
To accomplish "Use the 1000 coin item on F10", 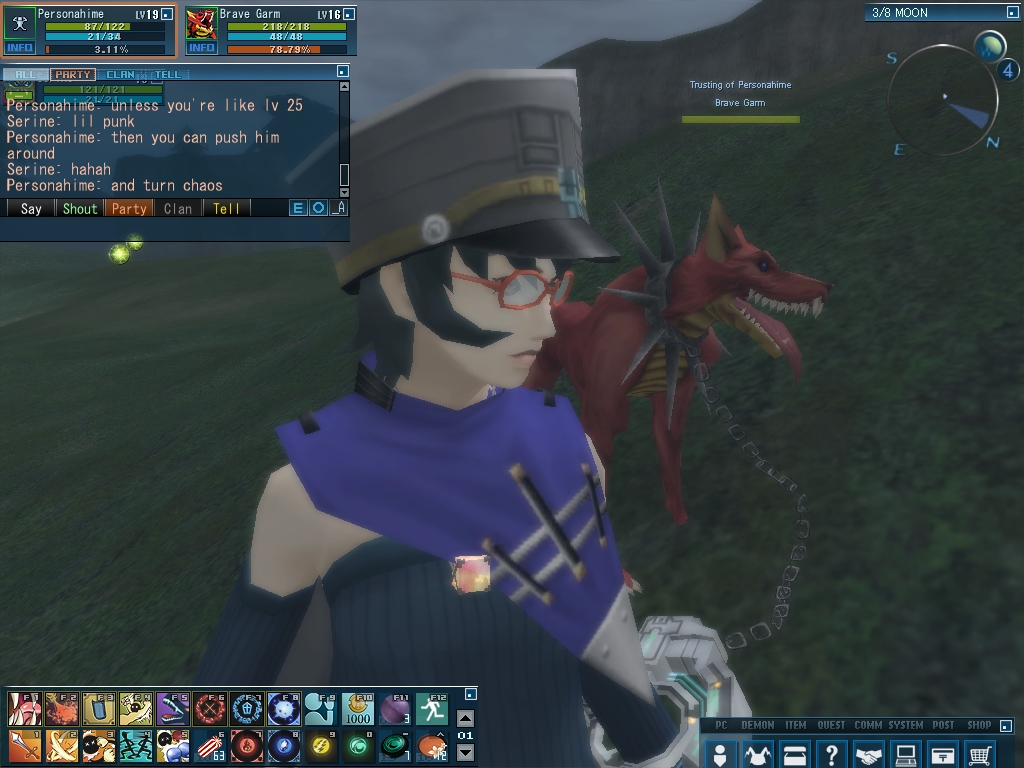I will pos(358,709).
